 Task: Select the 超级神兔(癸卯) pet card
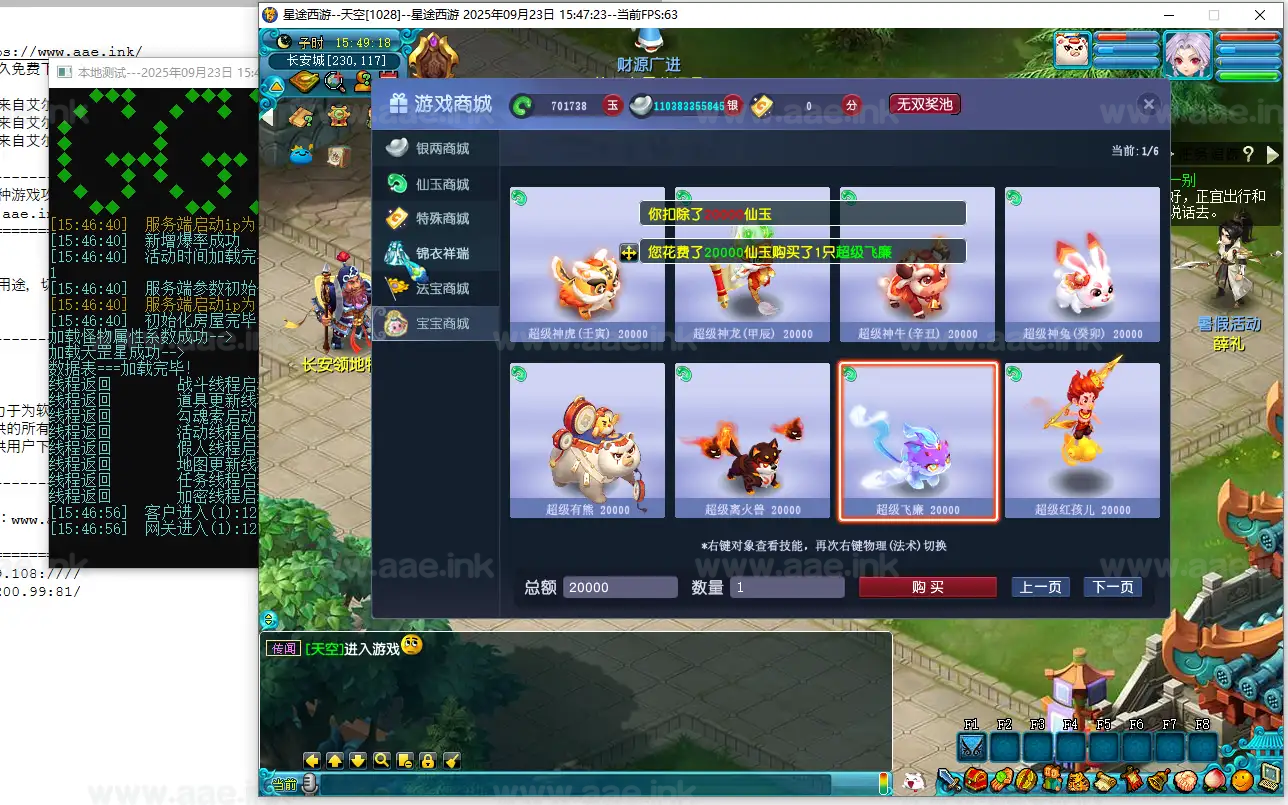click(1082, 265)
